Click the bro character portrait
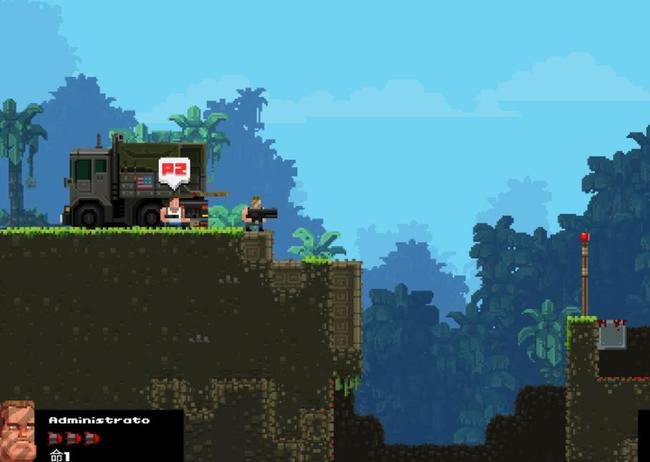The width and height of the screenshot is (650, 462). (17, 432)
